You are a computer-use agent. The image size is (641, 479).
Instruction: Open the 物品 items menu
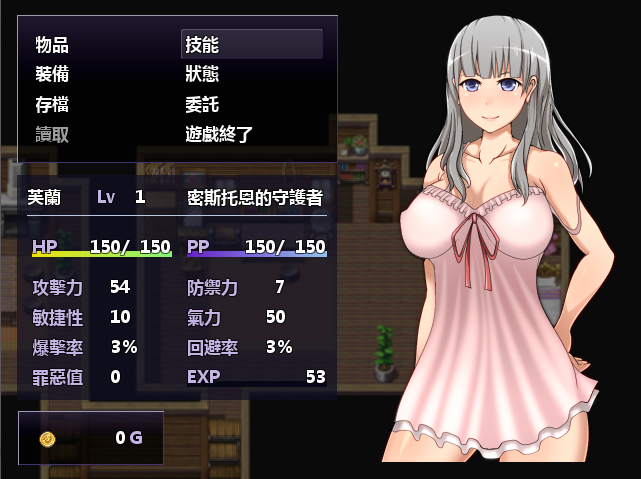pyautogui.click(x=52, y=45)
